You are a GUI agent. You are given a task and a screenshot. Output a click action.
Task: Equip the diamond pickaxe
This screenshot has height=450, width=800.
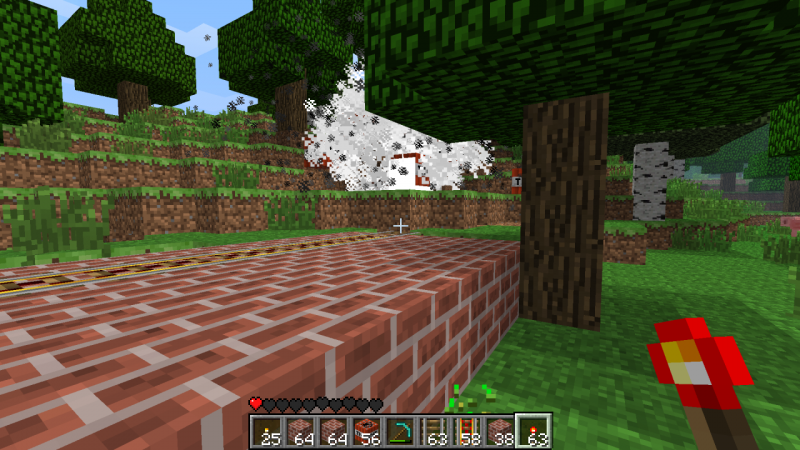[x=401, y=431]
